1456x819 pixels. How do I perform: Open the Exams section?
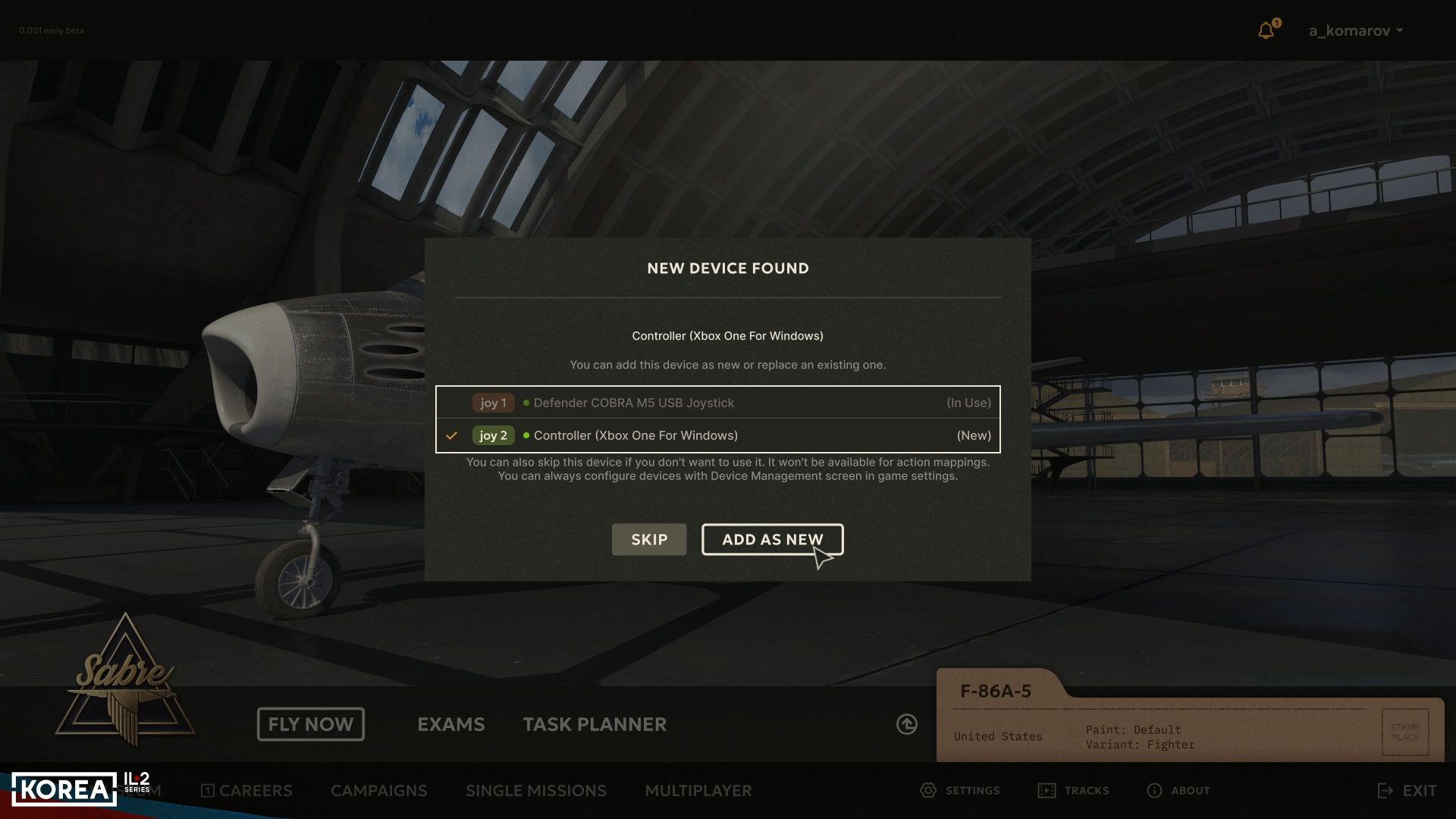(450, 724)
